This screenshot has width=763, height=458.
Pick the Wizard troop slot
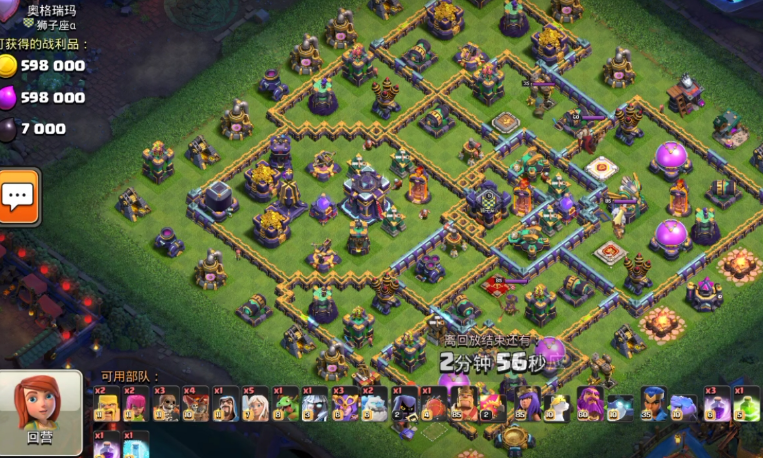click(x=225, y=403)
